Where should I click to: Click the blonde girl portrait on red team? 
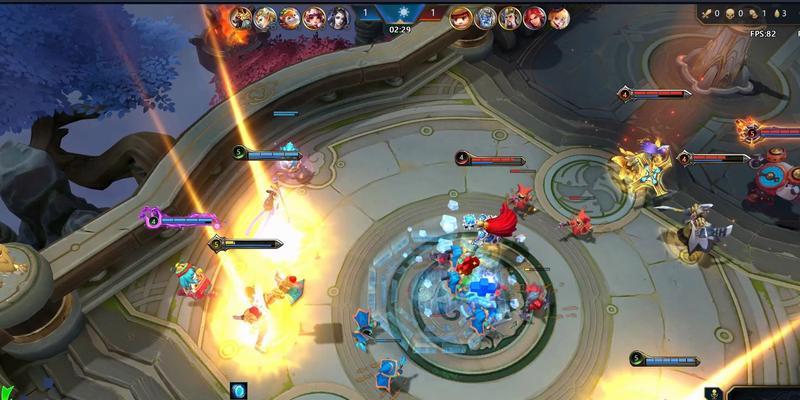(557, 16)
